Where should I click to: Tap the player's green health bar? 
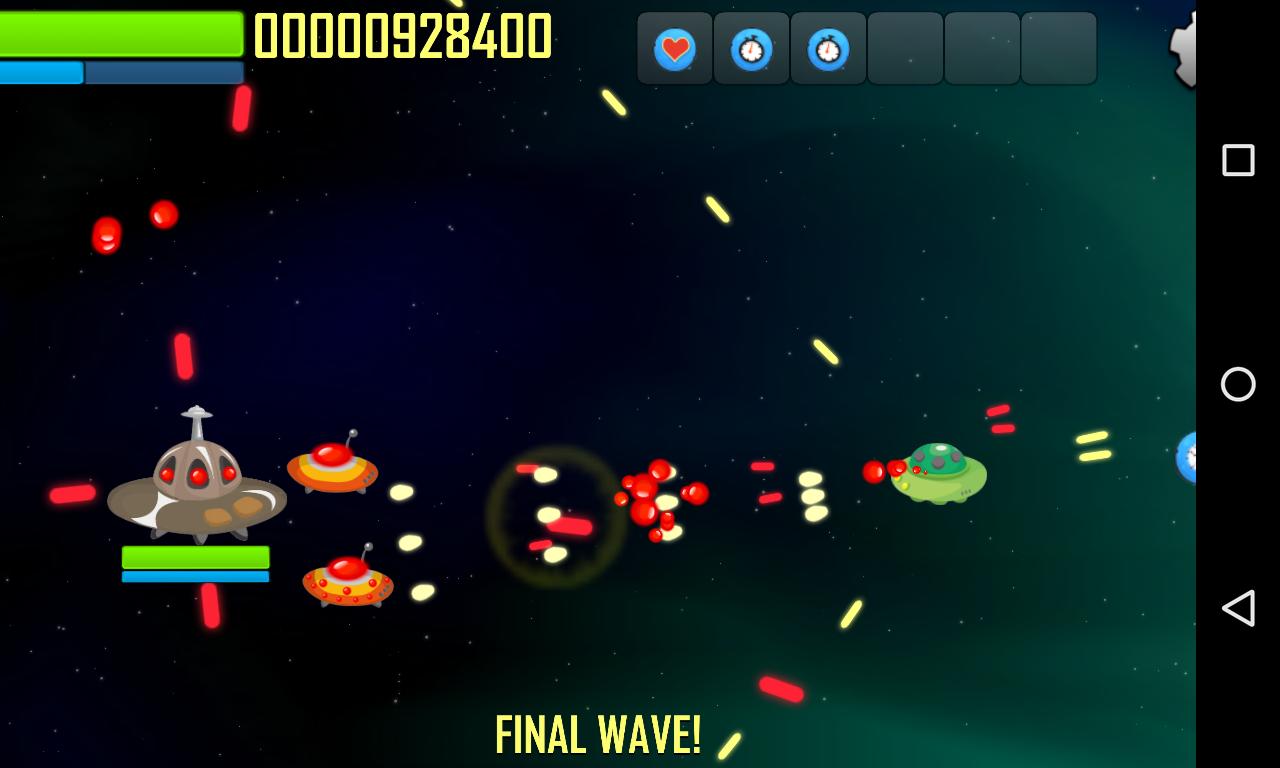[120, 34]
